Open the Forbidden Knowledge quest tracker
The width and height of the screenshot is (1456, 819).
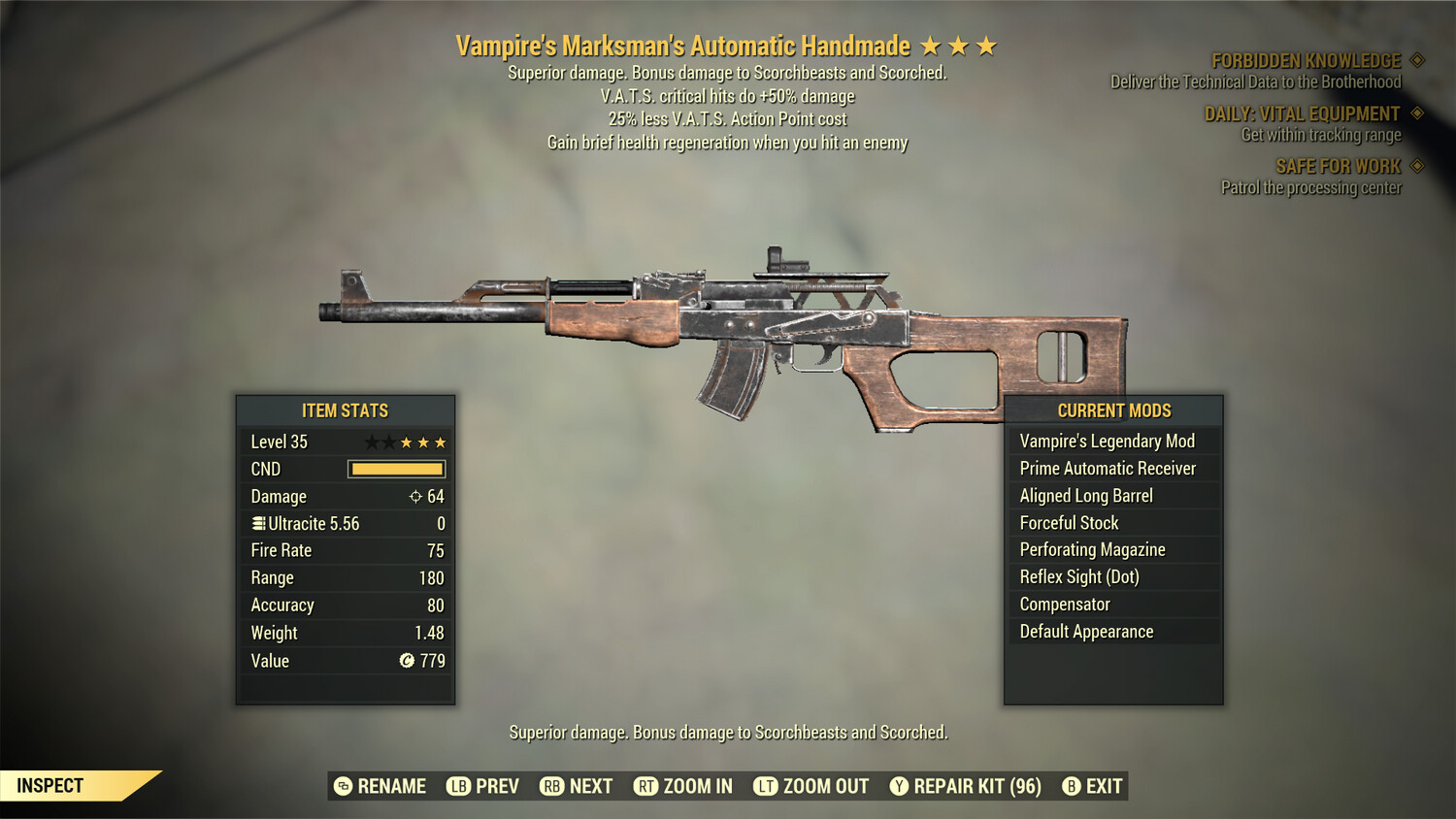click(x=1306, y=61)
